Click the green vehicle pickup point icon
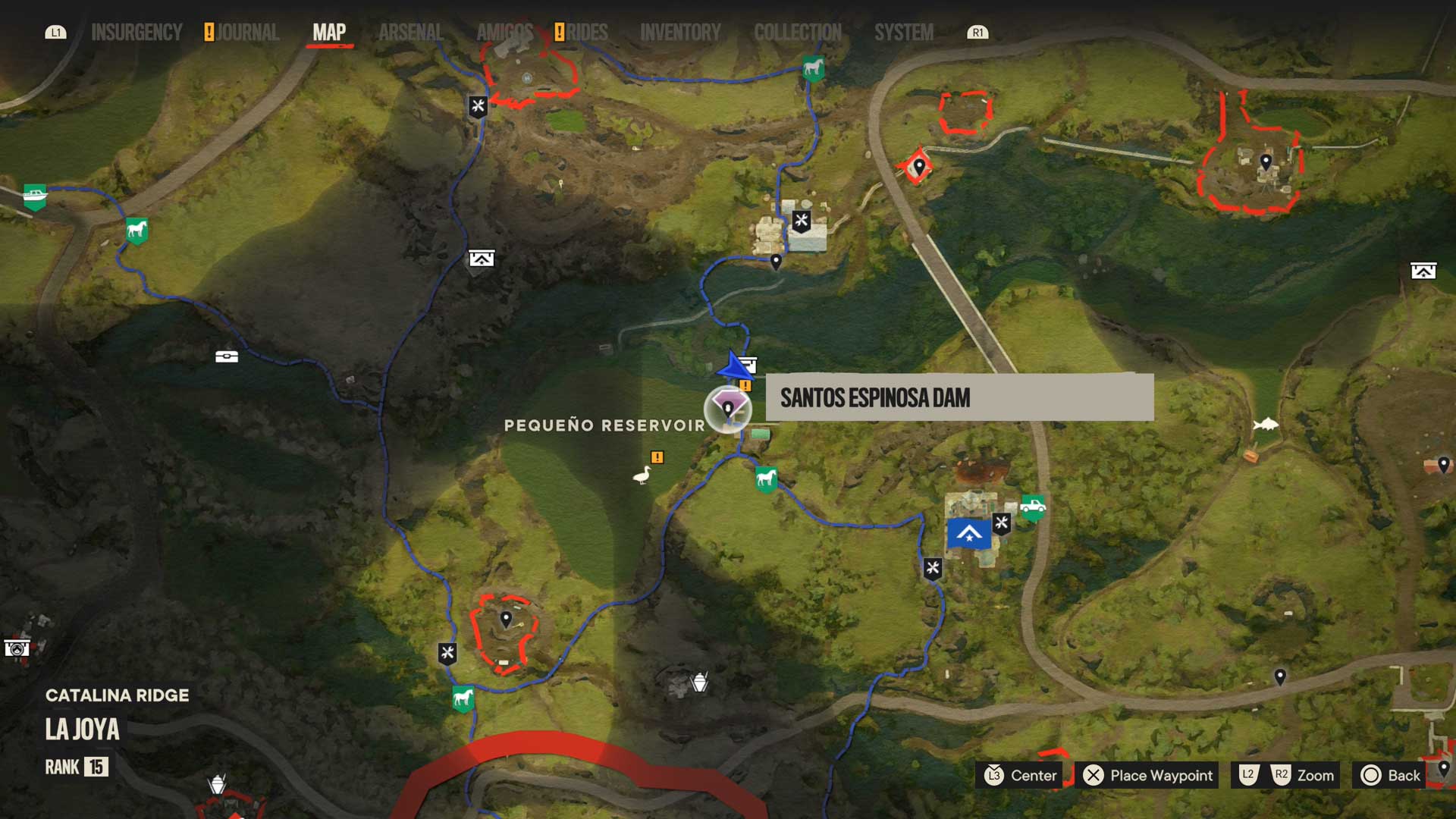Viewport: 1456px width, 819px height. 1032,507
